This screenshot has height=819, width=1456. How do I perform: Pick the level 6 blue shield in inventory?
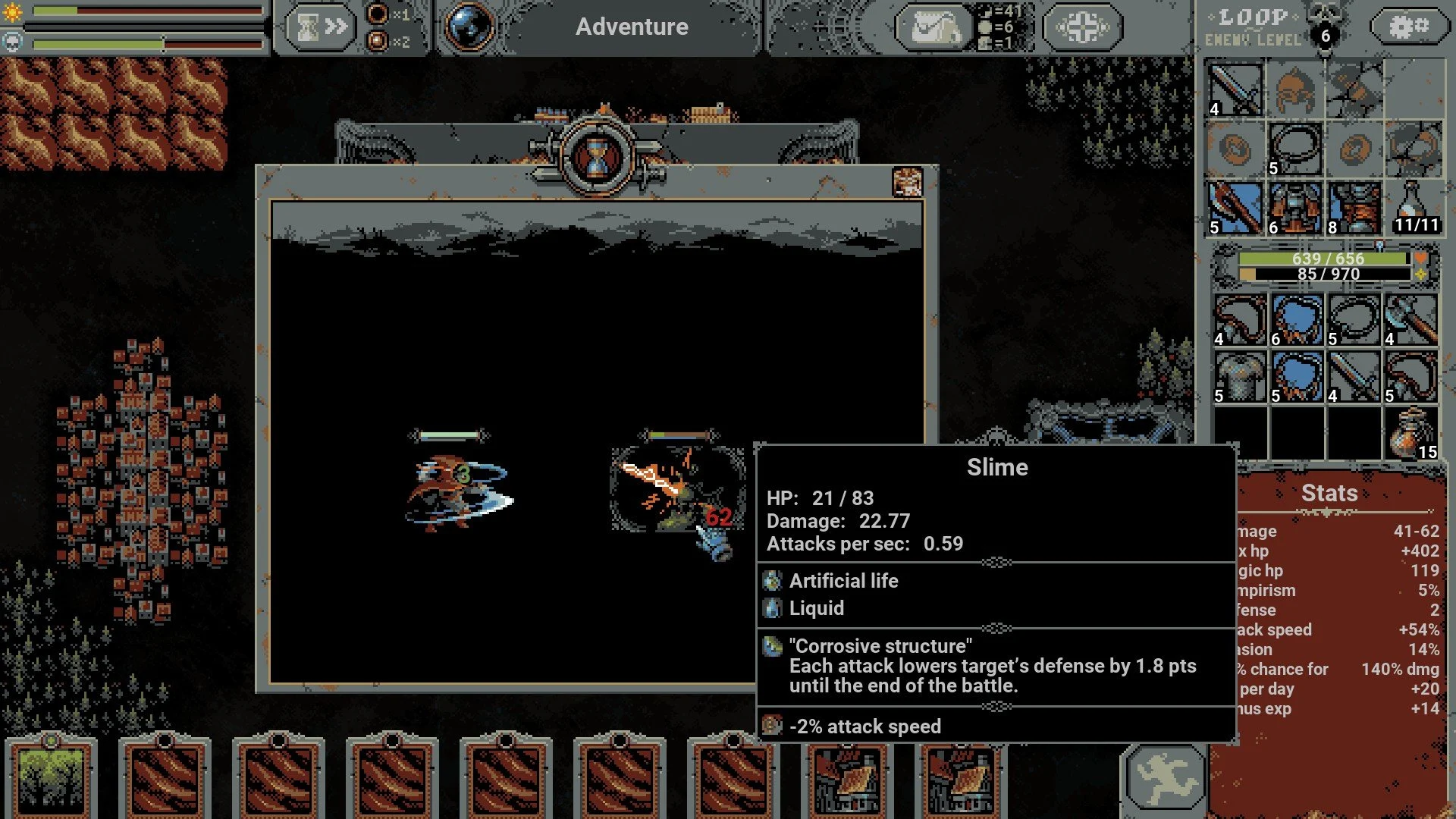[1297, 320]
